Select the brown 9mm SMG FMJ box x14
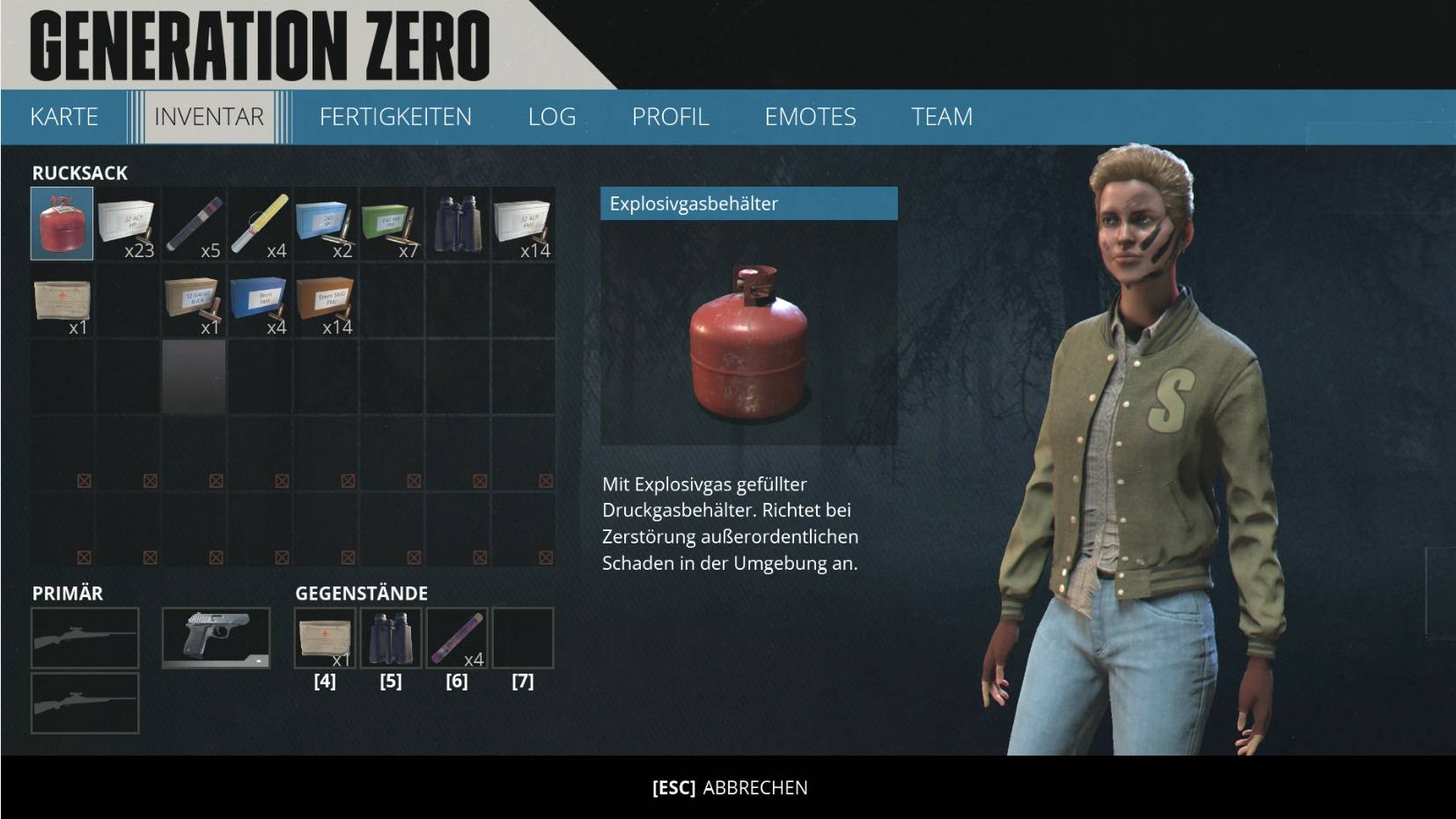Viewport: 1456px width, 819px height. click(327, 304)
